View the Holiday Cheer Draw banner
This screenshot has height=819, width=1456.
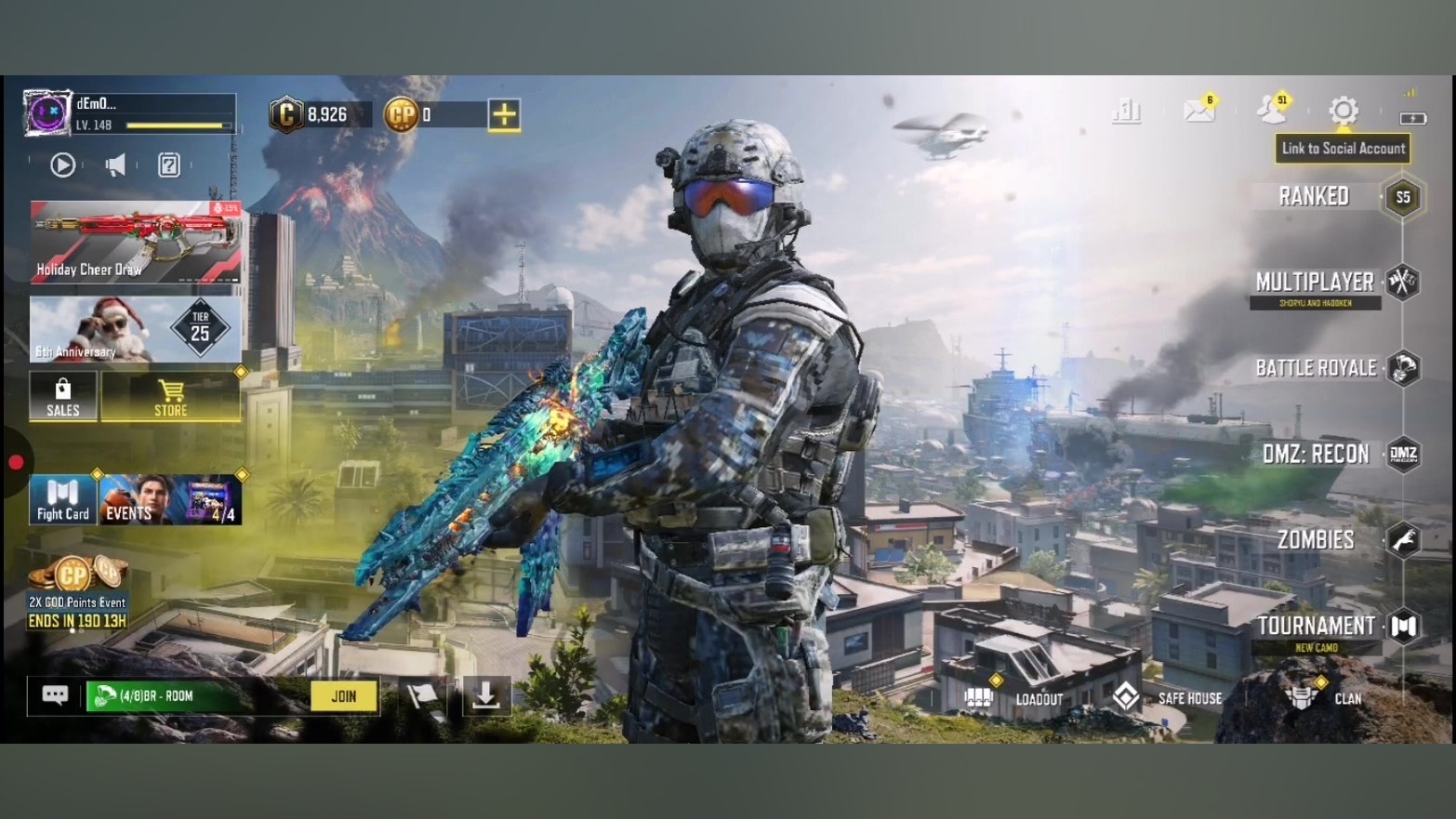point(136,242)
